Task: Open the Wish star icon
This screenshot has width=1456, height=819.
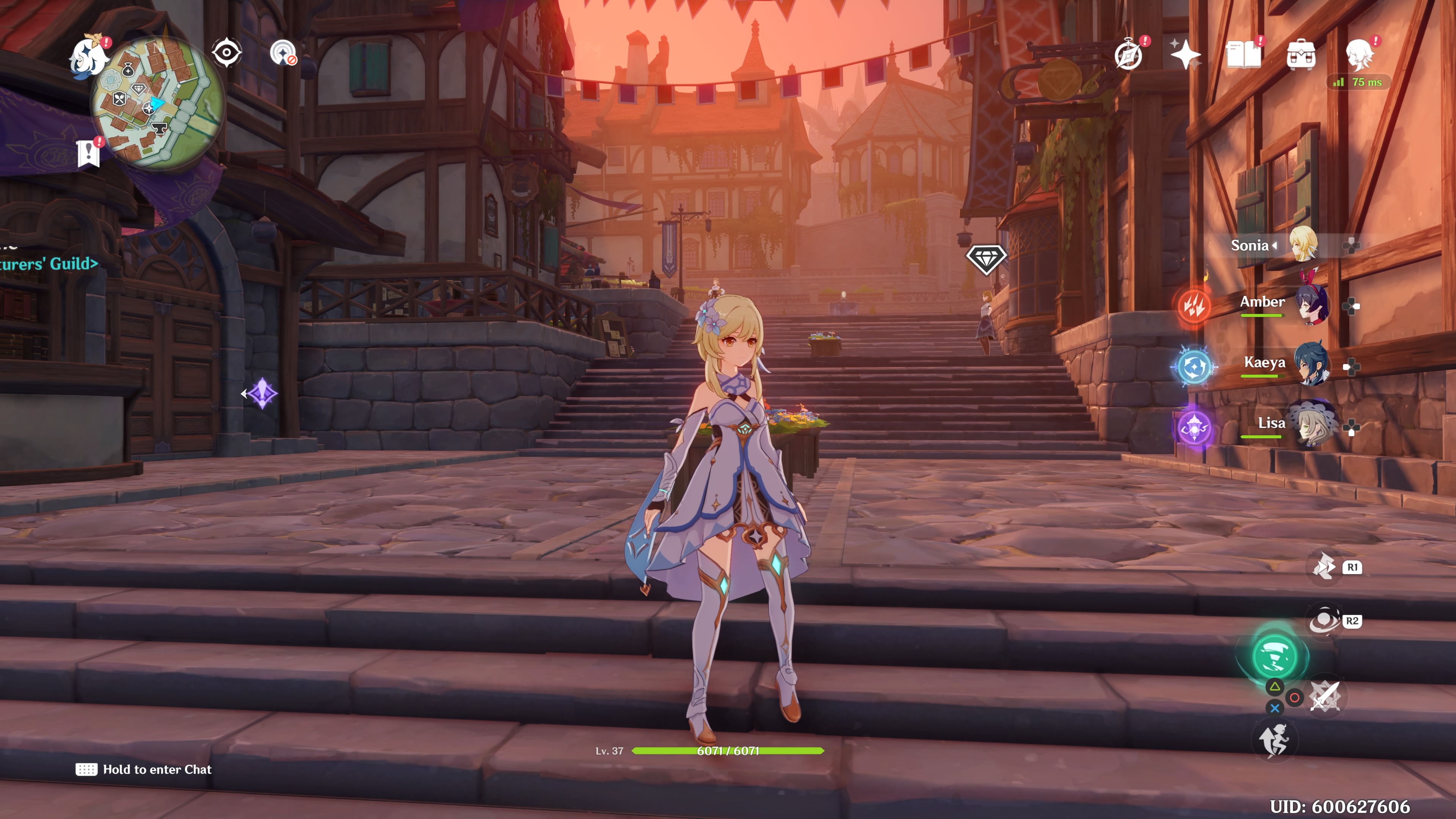Action: (1185, 55)
